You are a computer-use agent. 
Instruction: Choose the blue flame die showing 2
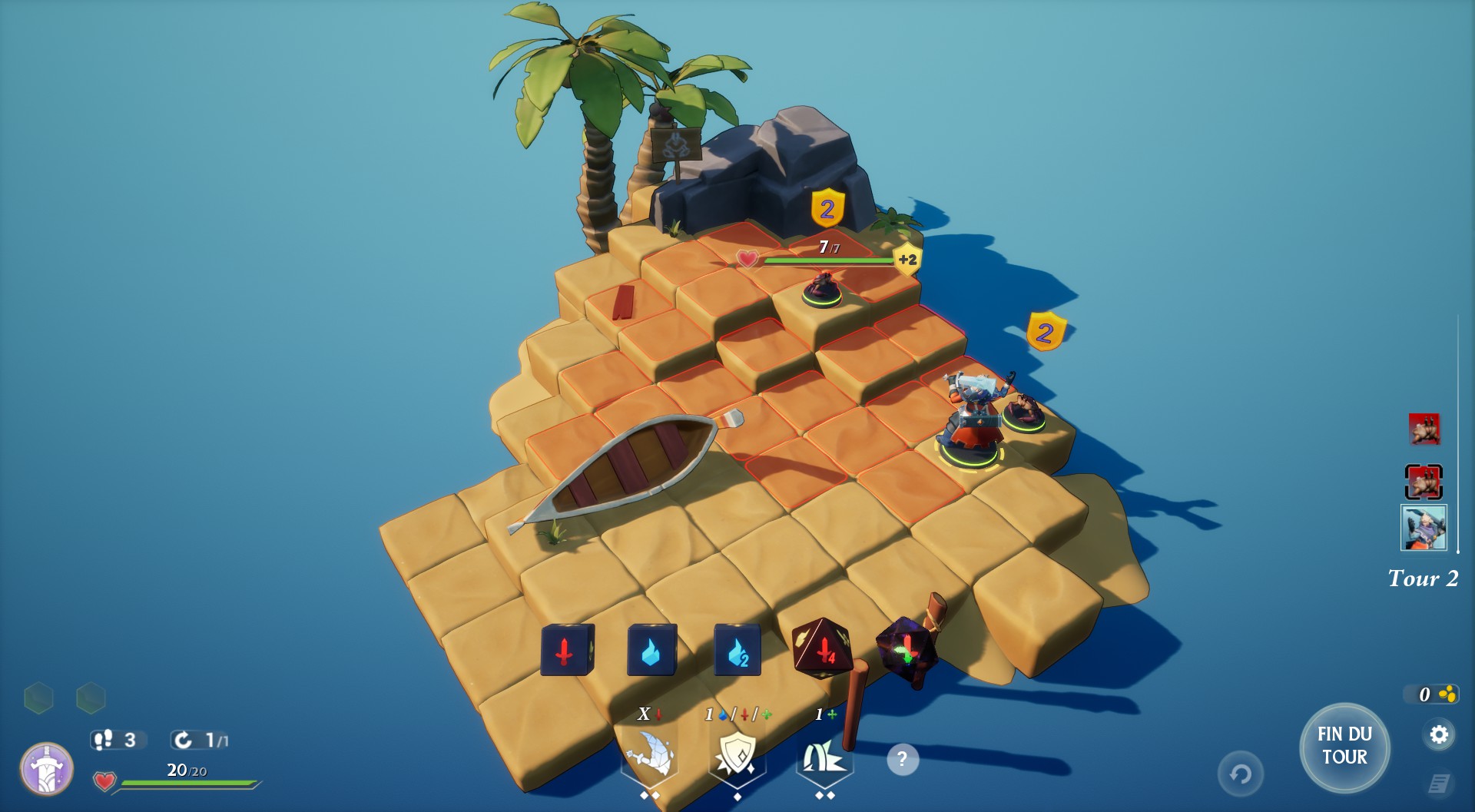pos(737,651)
